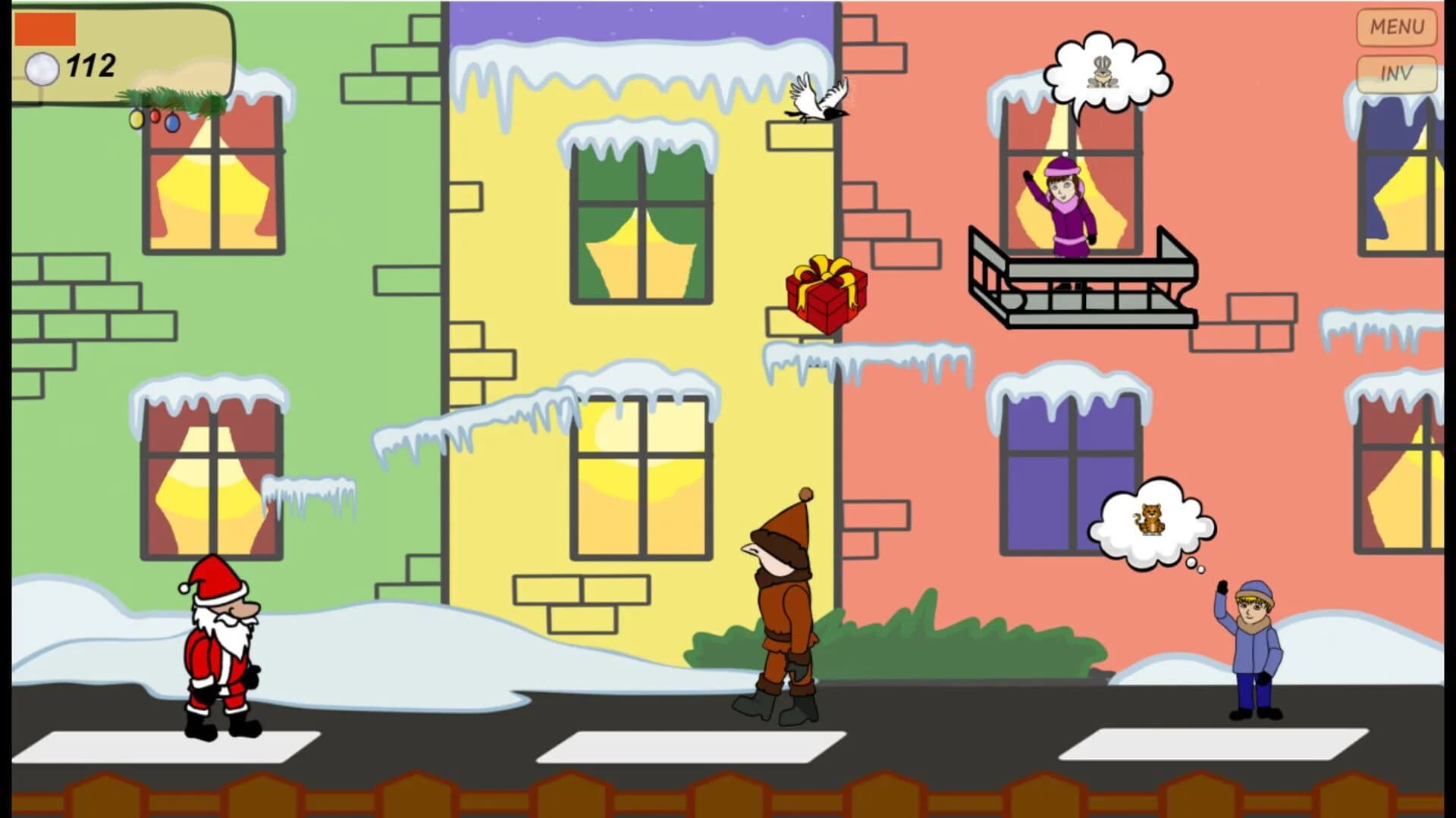Screen dimensions: 1456x818
Task: Open the MENU panel
Action: click(x=1395, y=27)
